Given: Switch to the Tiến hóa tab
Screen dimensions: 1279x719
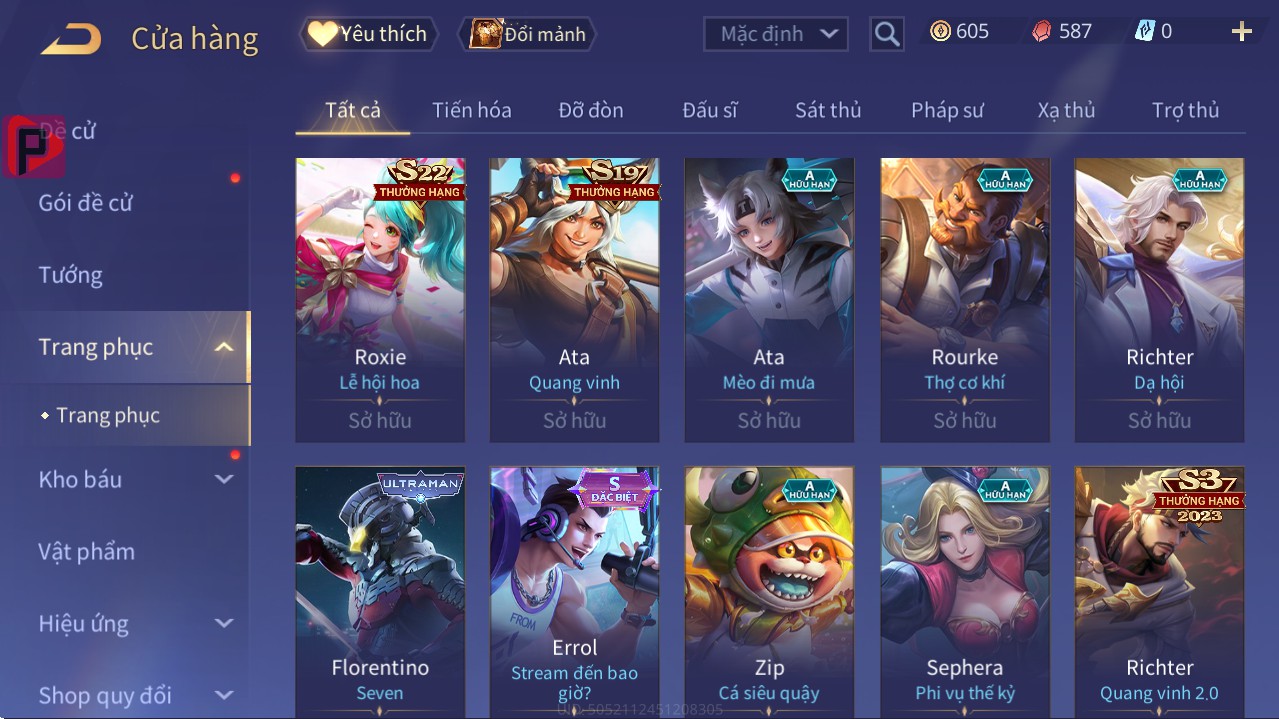Looking at the screenshot, I should point(471,110).
